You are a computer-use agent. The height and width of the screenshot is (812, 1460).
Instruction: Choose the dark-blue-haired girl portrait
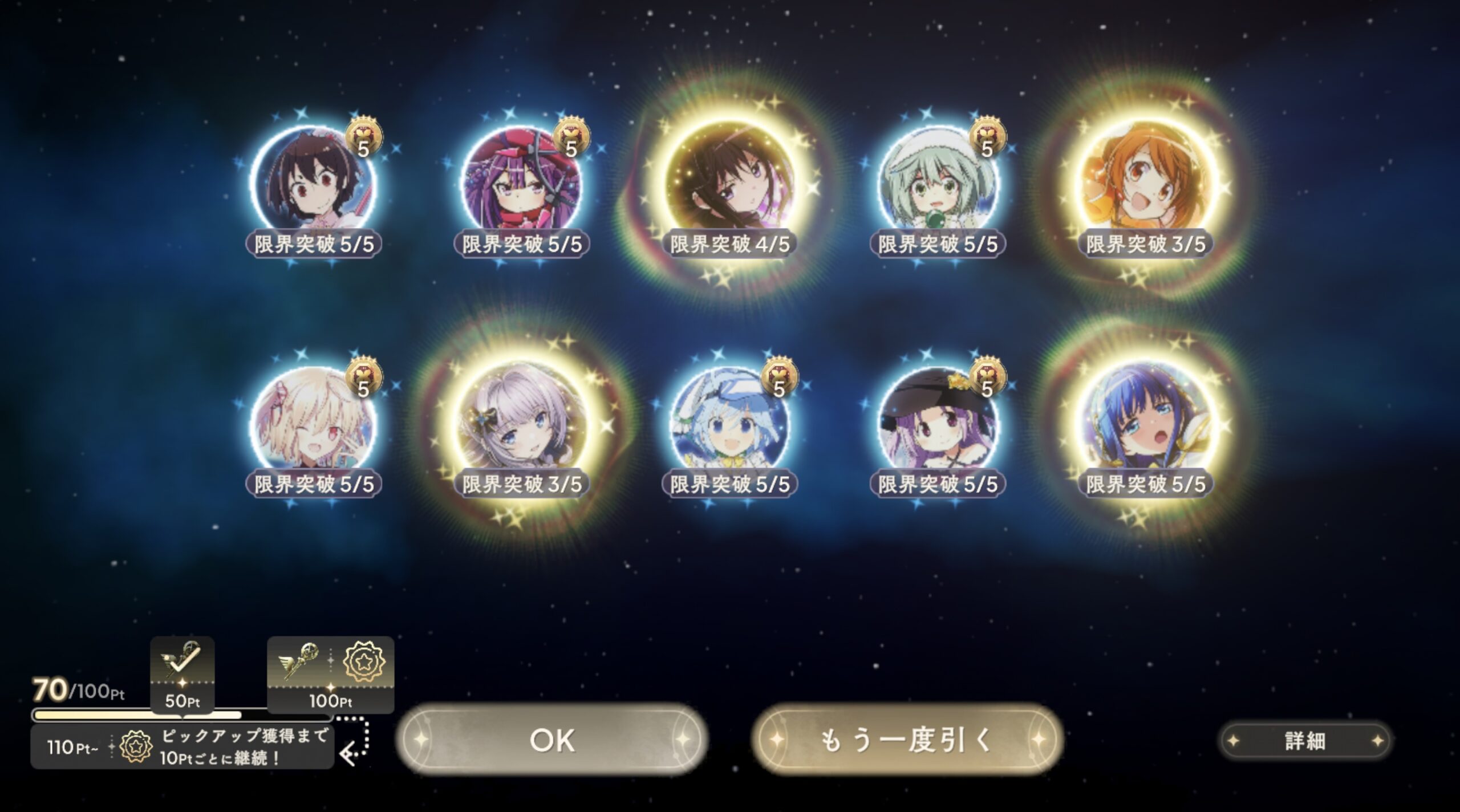(x=1145, y=423)
